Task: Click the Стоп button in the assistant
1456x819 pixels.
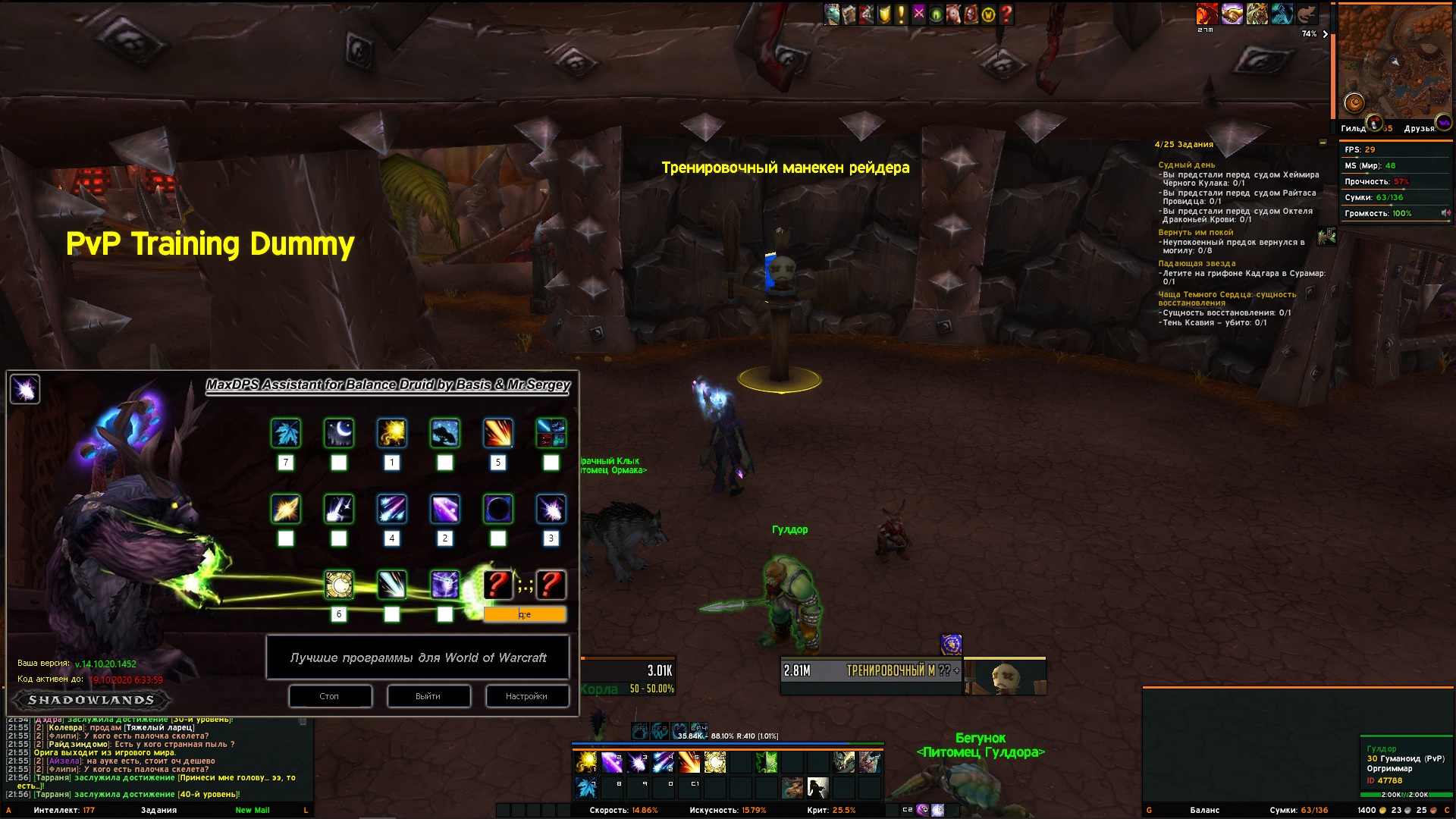Action: pos(330,696)
